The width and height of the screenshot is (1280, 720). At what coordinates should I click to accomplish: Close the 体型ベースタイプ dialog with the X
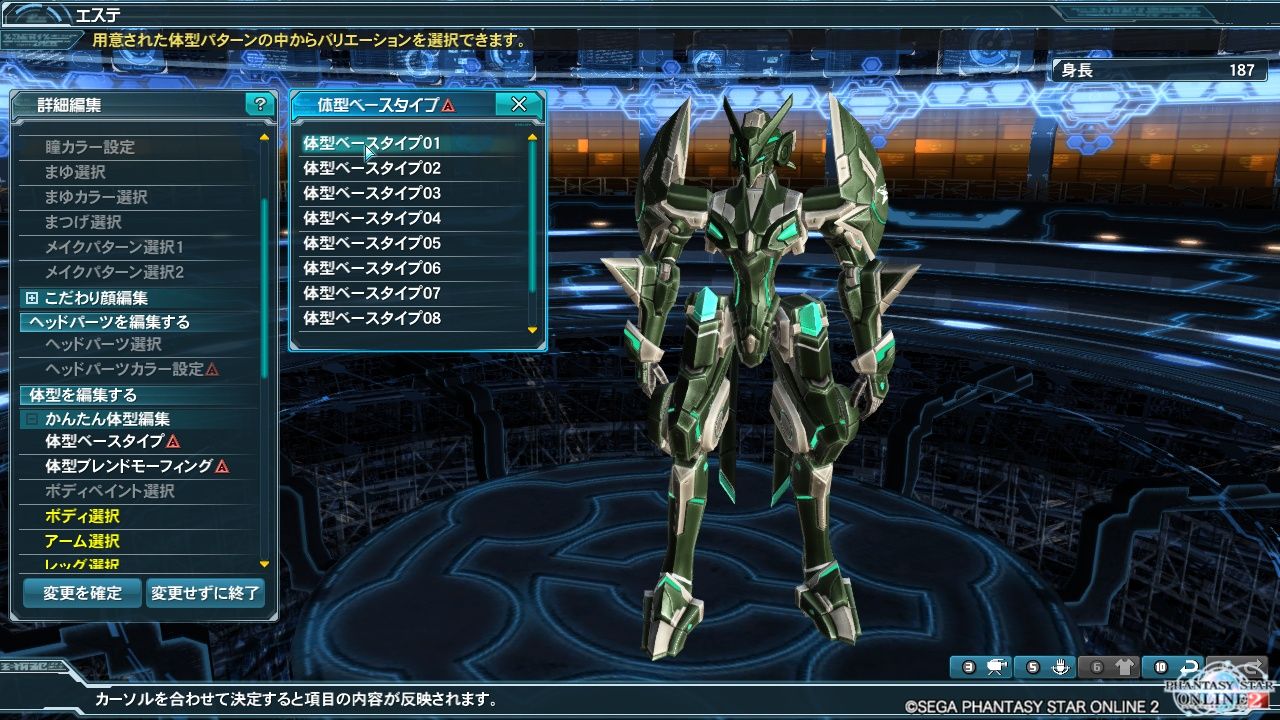coord(519,104)
